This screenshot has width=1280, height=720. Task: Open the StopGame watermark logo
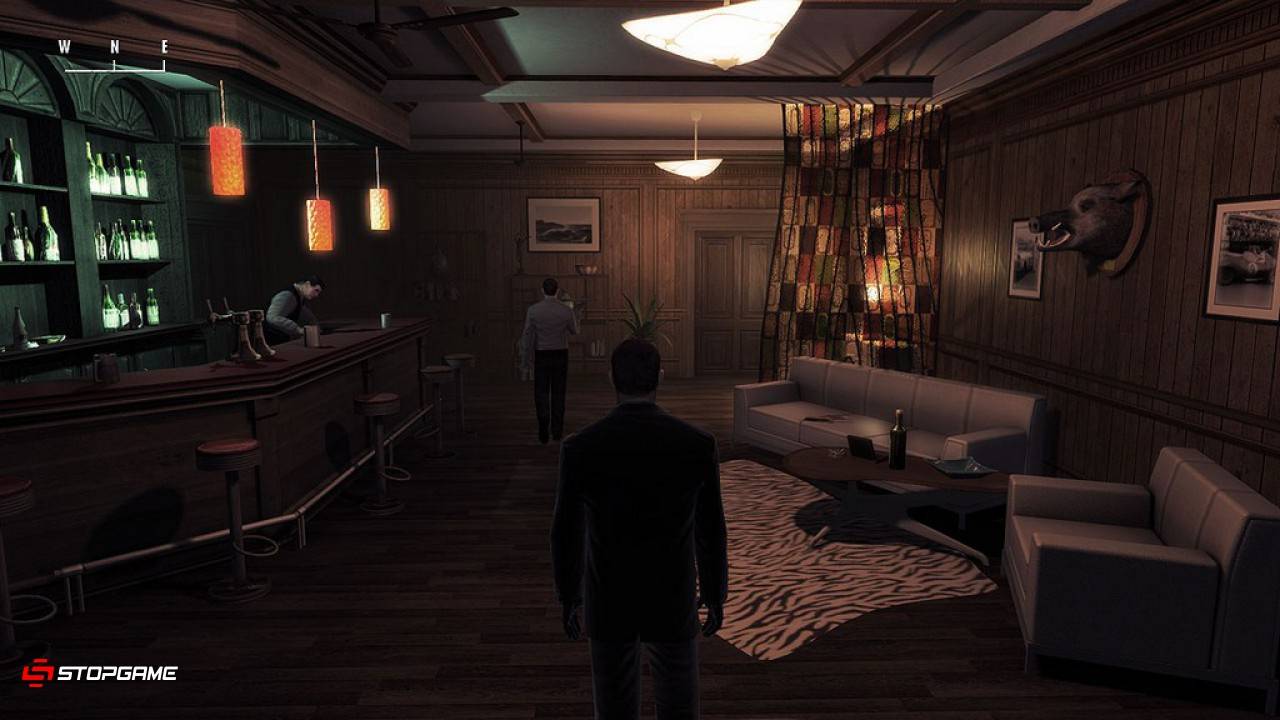click(100, 673)
